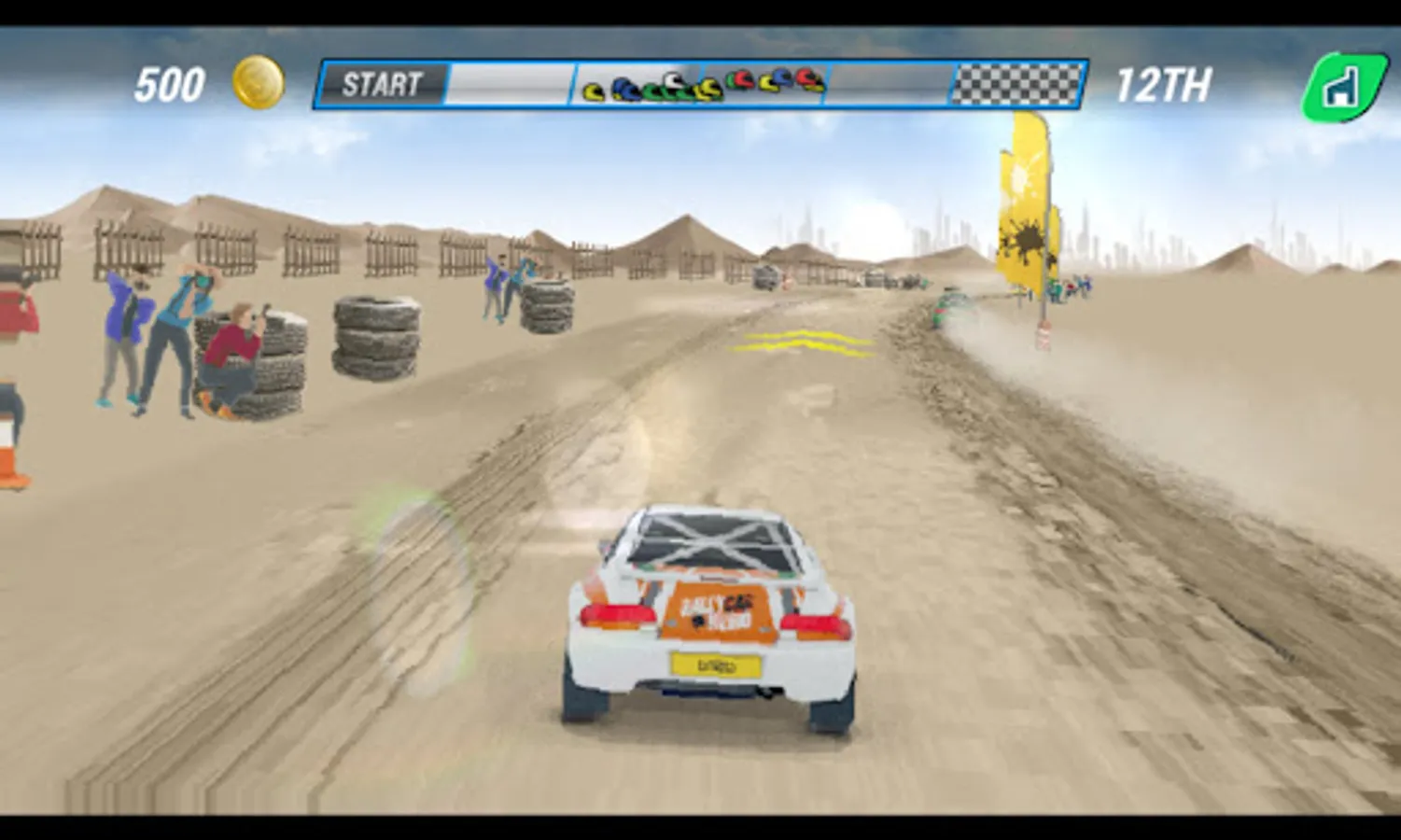1401x840 pixels.
Task: Click the START label on the race bar
Action: (x=381, y=84)
